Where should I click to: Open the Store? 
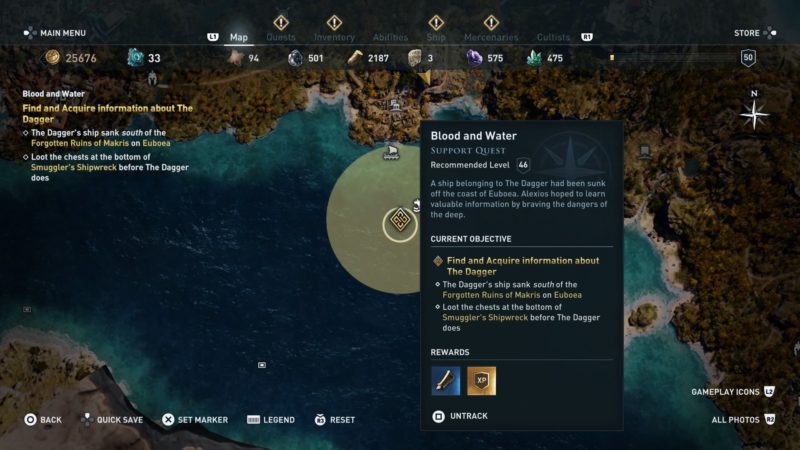[748, 33]
